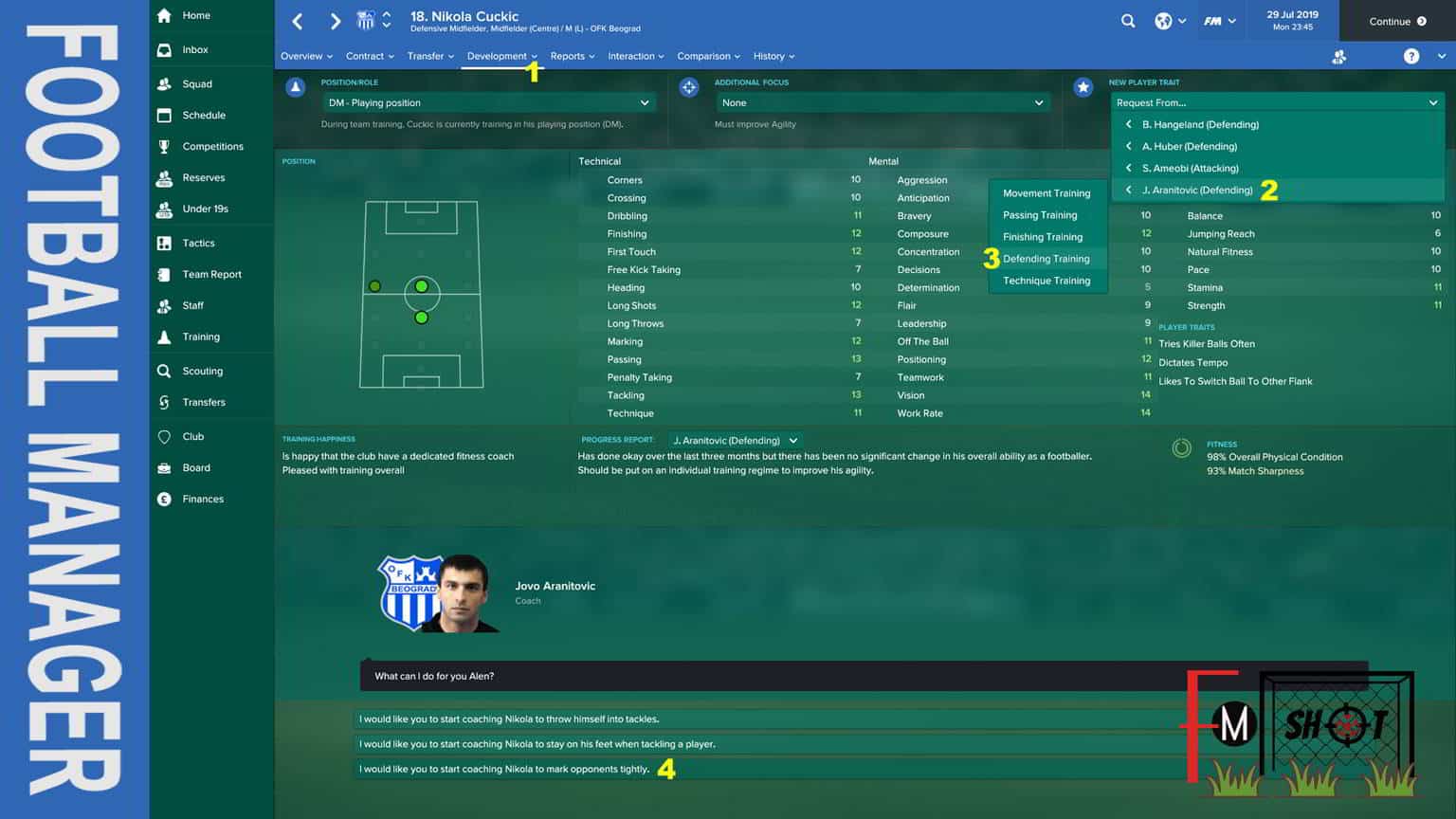Open the Reports tab
This screenshot has height=819, width=1456.
(x=572, y=56)
